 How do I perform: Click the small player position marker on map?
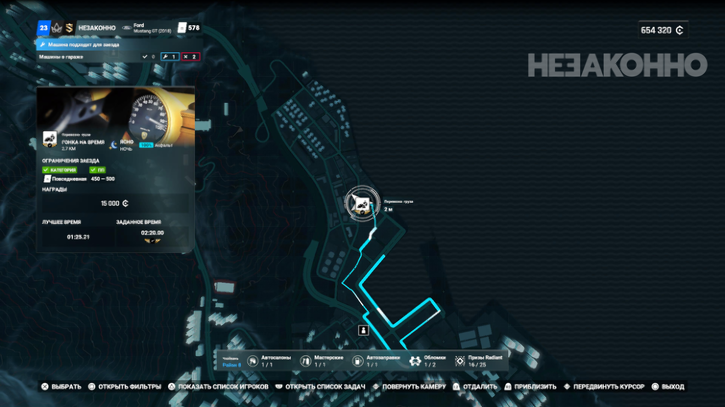tap(364, 330)
